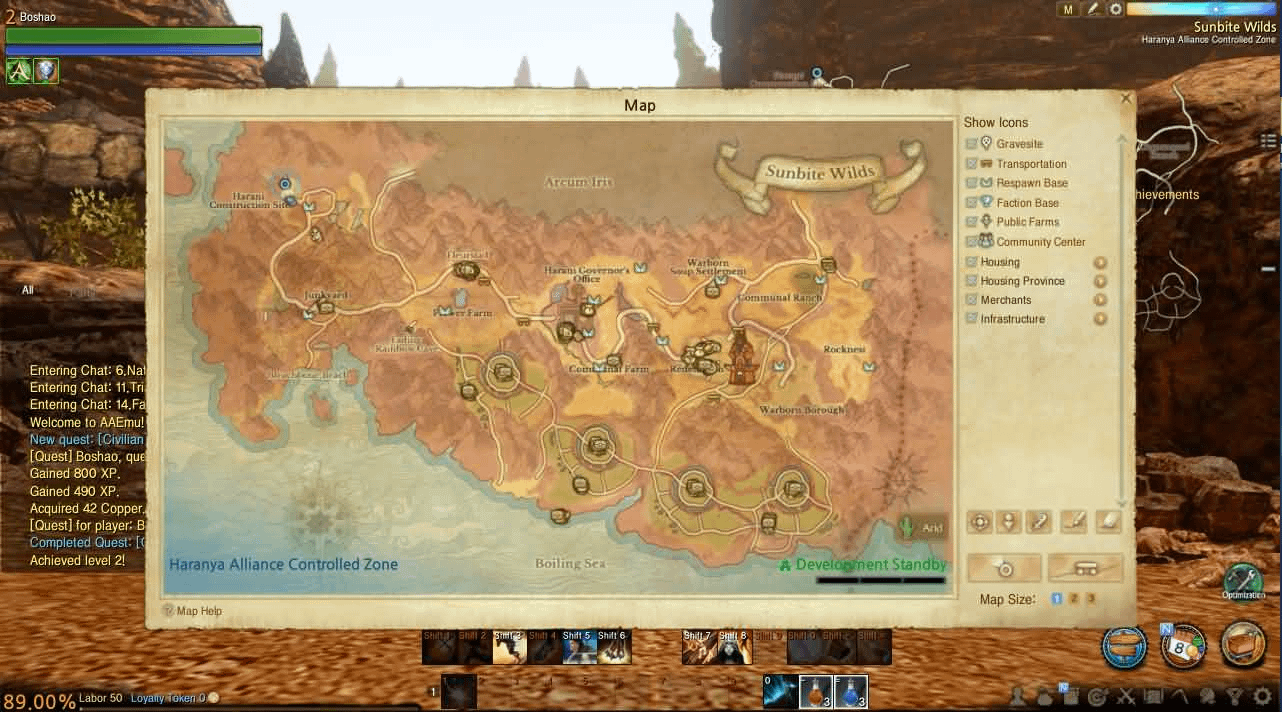This screenshot has height=712, width=1282.
Task: Toggle the Respawn Base checkbox
Action: tap(971, 183)
